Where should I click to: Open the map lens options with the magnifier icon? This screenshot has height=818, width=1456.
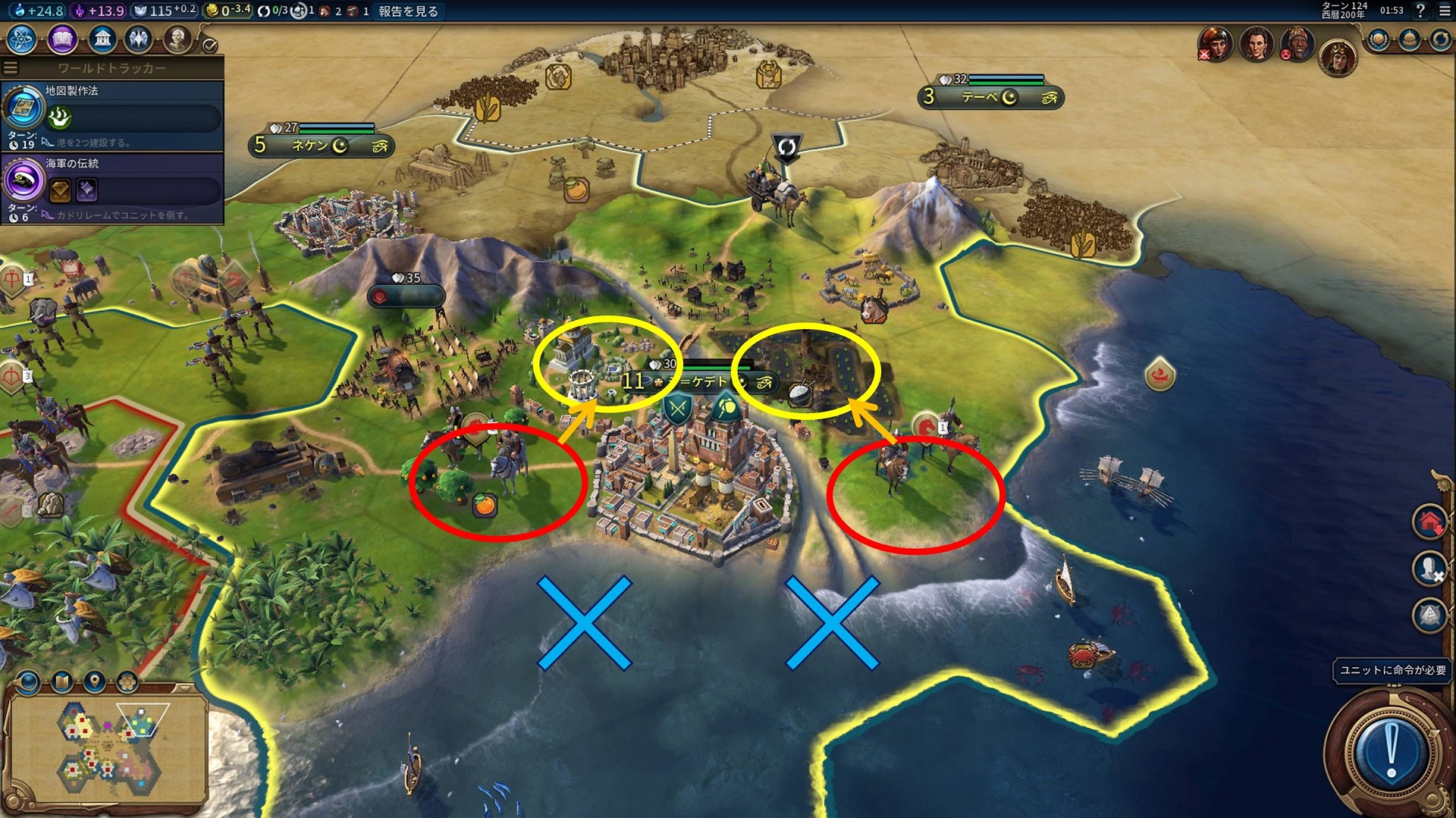28,681
